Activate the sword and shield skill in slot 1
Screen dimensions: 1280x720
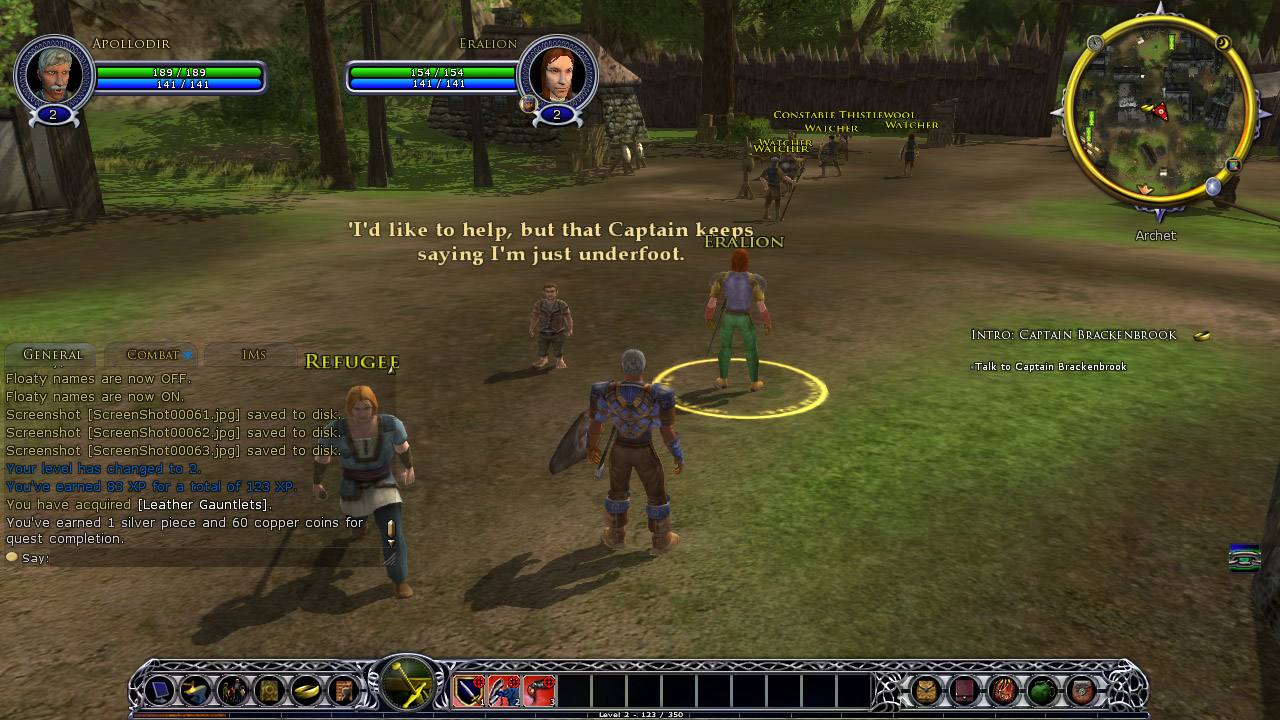(470, 691)
